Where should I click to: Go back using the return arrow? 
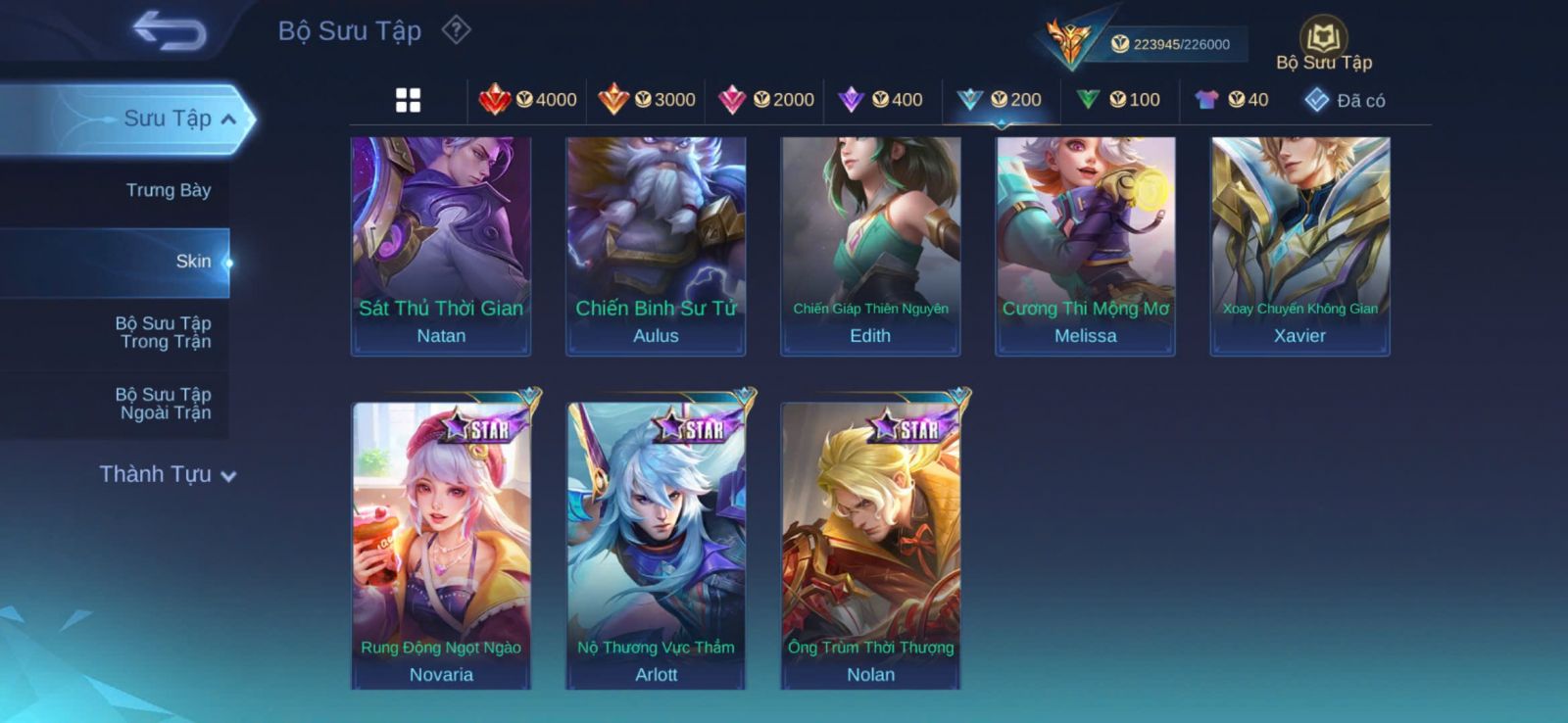[170, 30]
